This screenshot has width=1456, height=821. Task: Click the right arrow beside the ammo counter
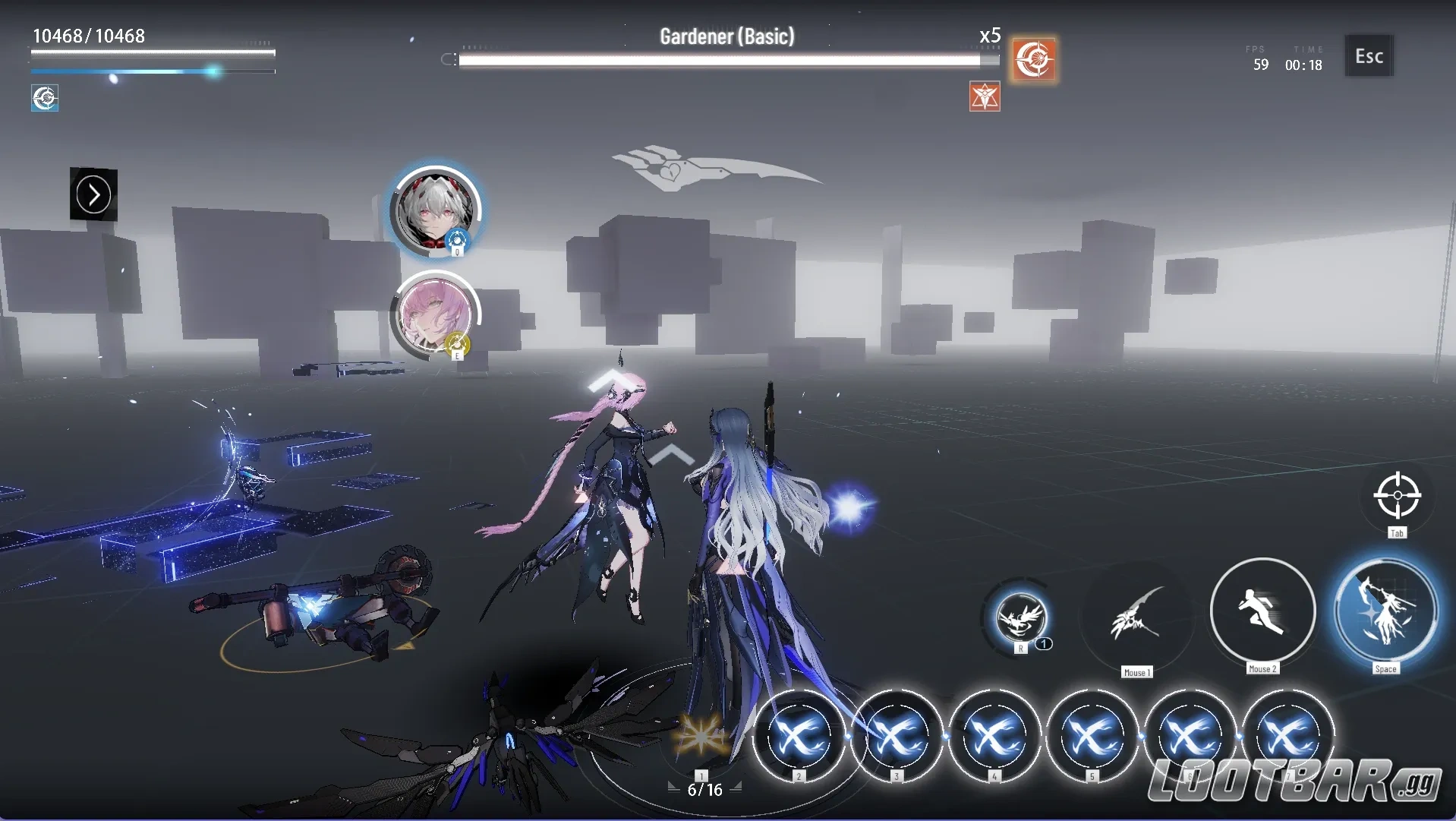point(737,788)
